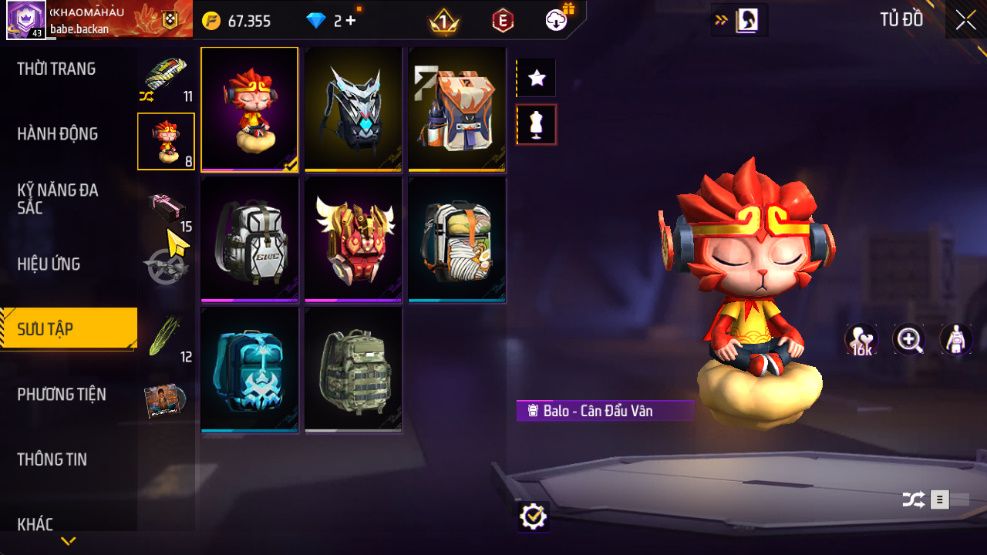Open the surfboard subcategory with count 11
987x555 pixels.
pos(166,79)
